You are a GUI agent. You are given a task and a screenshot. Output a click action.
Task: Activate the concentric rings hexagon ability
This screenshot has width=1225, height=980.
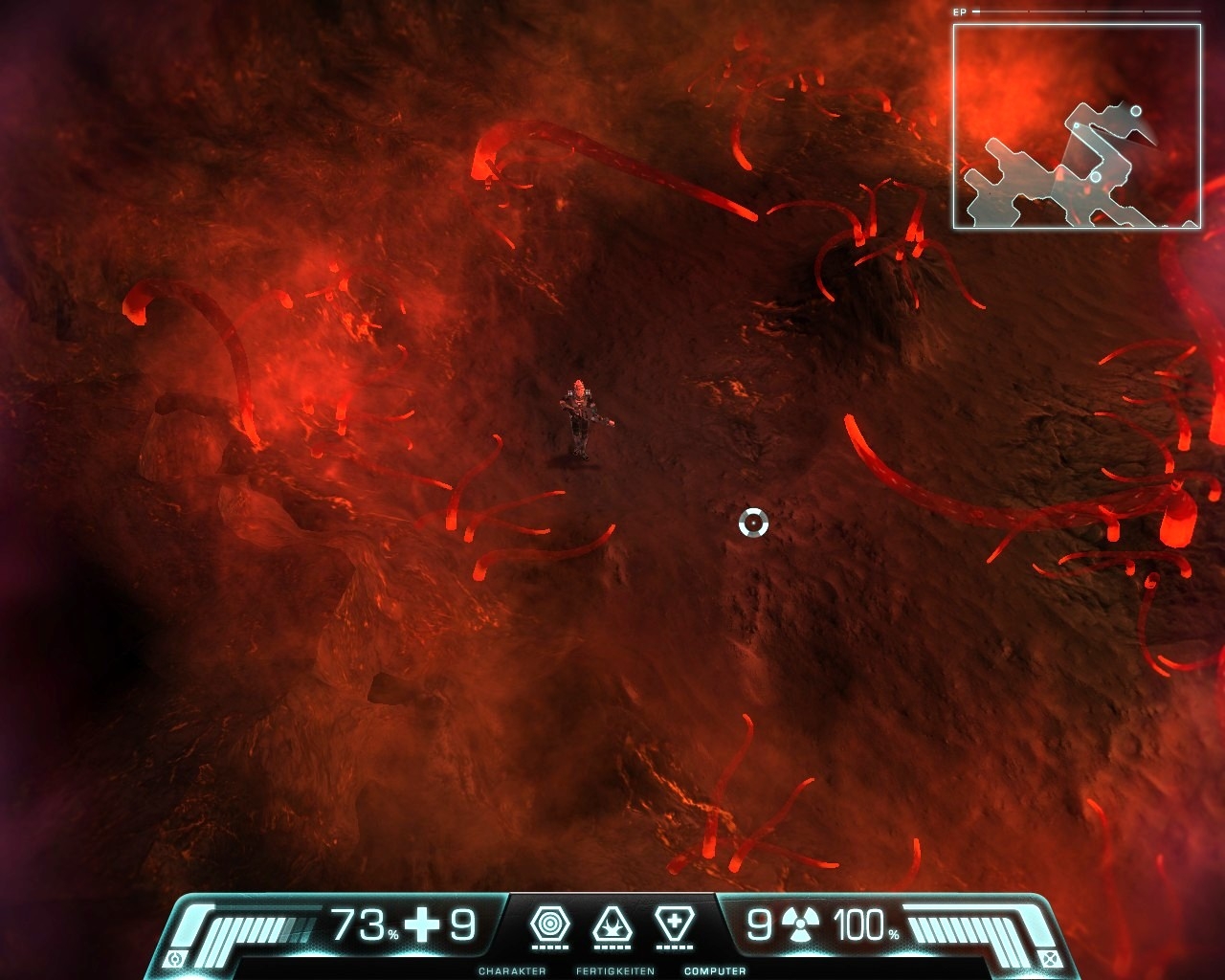coord(549,924)
